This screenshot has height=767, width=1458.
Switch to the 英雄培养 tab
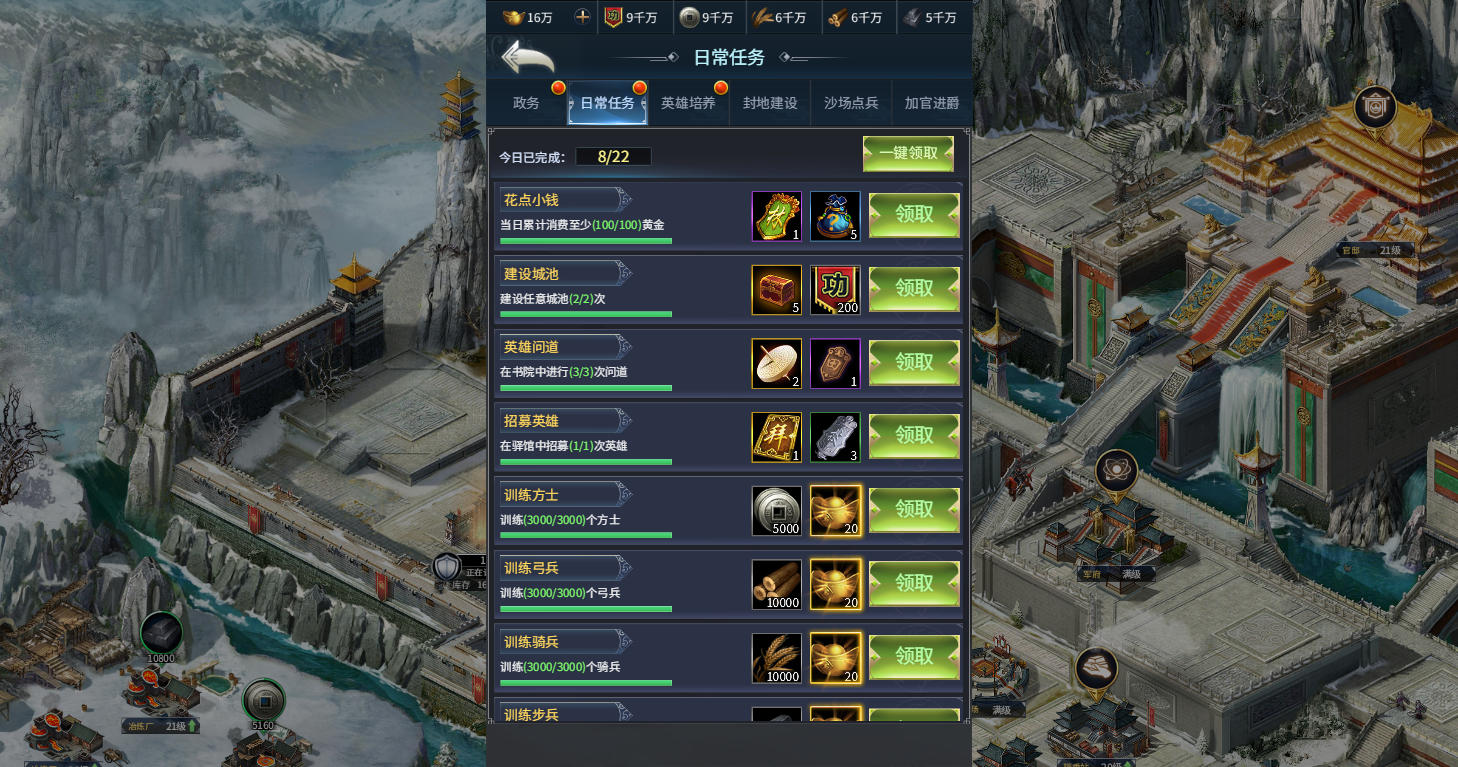688,103
